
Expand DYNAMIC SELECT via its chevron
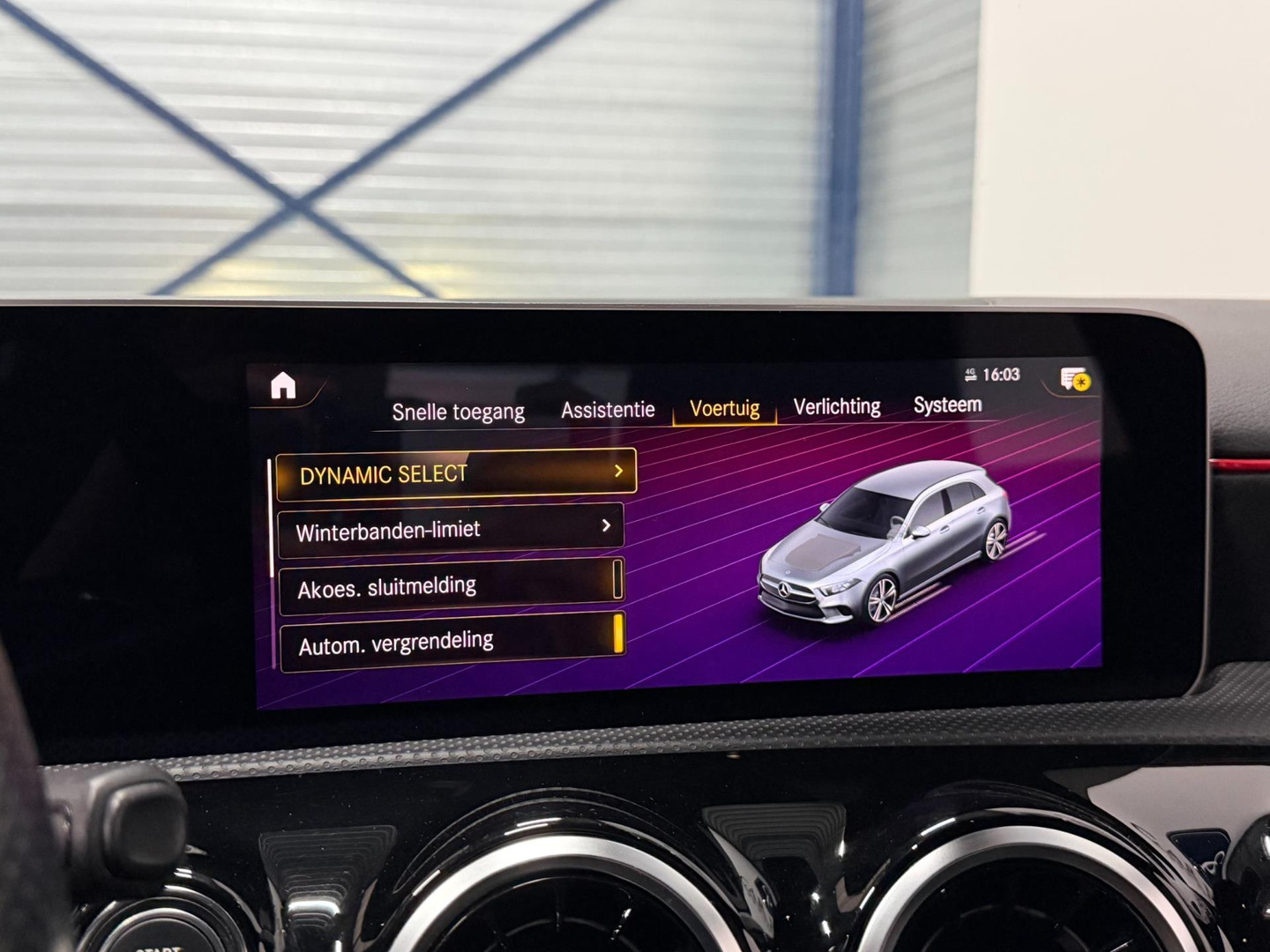pos(619,472)
